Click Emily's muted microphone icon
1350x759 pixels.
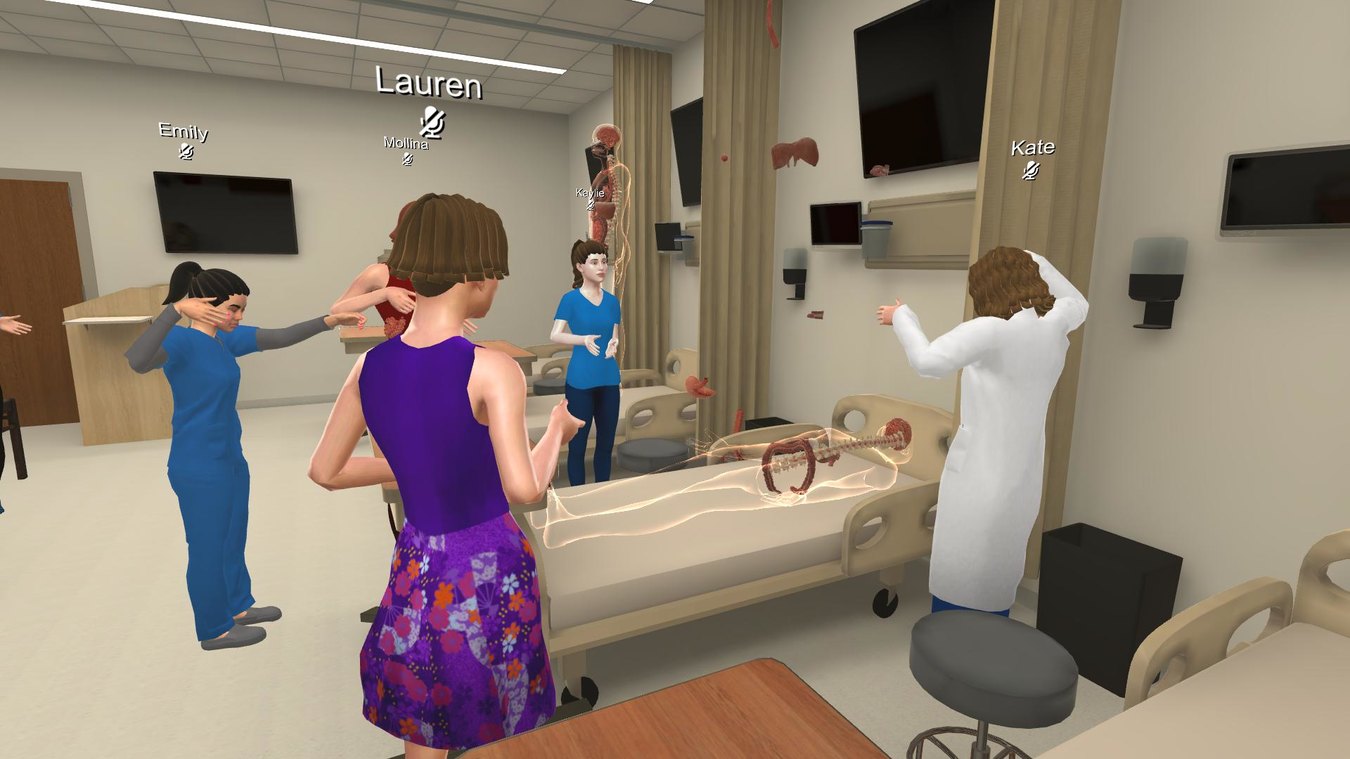coord(187,150)
